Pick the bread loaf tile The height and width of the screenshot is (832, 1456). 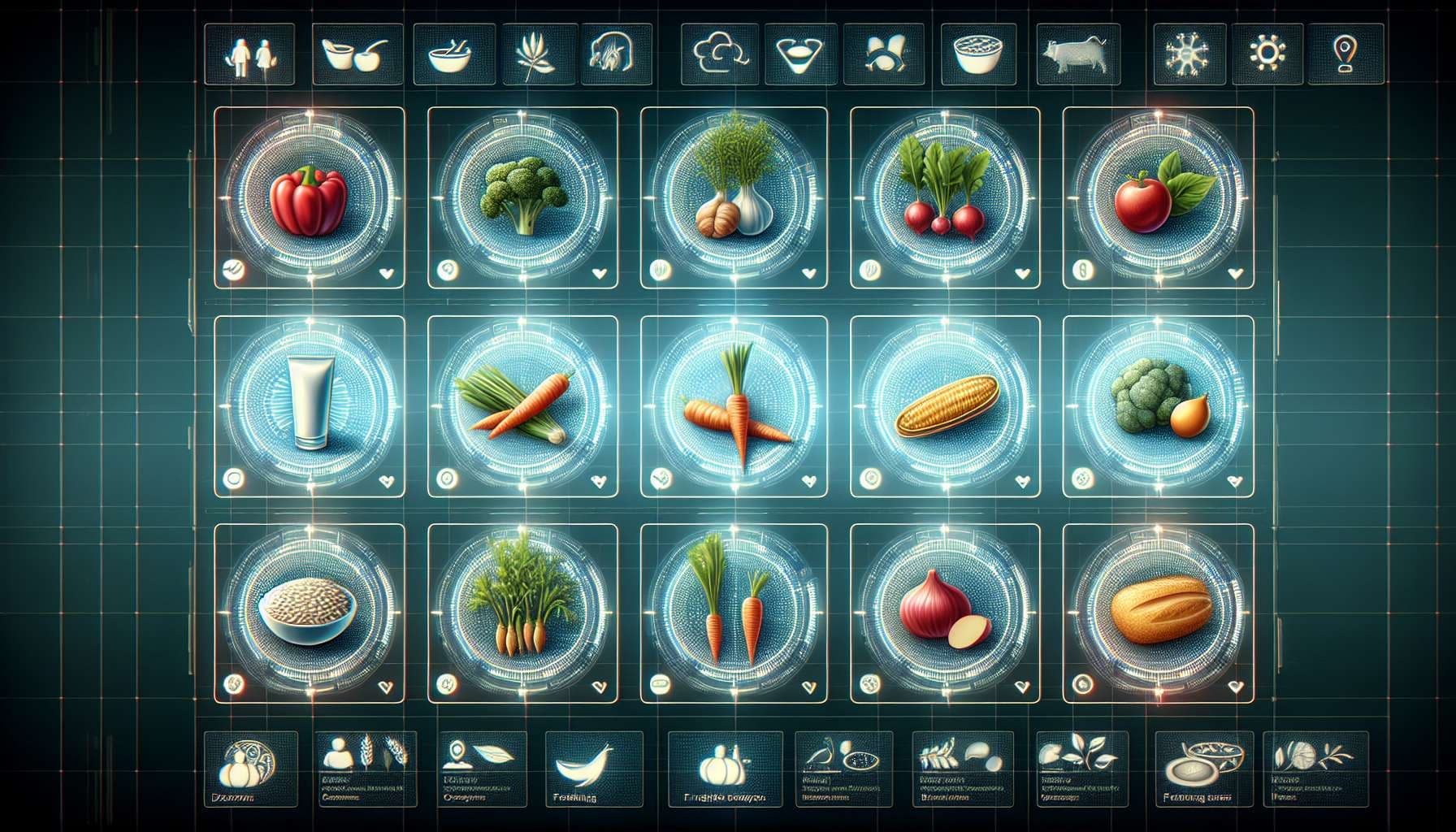(1157, 613)
